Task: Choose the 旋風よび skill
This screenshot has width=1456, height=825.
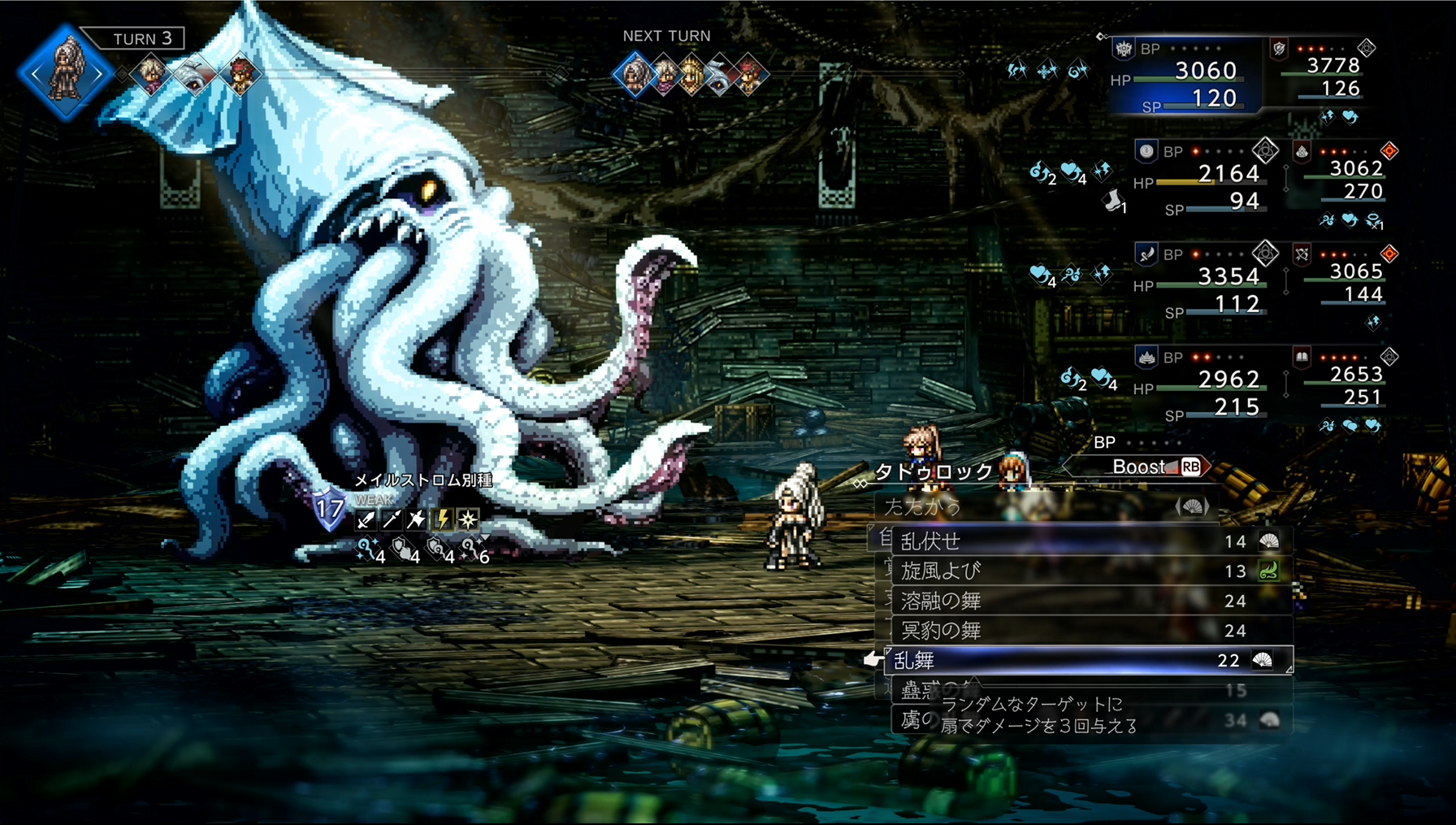Action: pos(1089,571)
